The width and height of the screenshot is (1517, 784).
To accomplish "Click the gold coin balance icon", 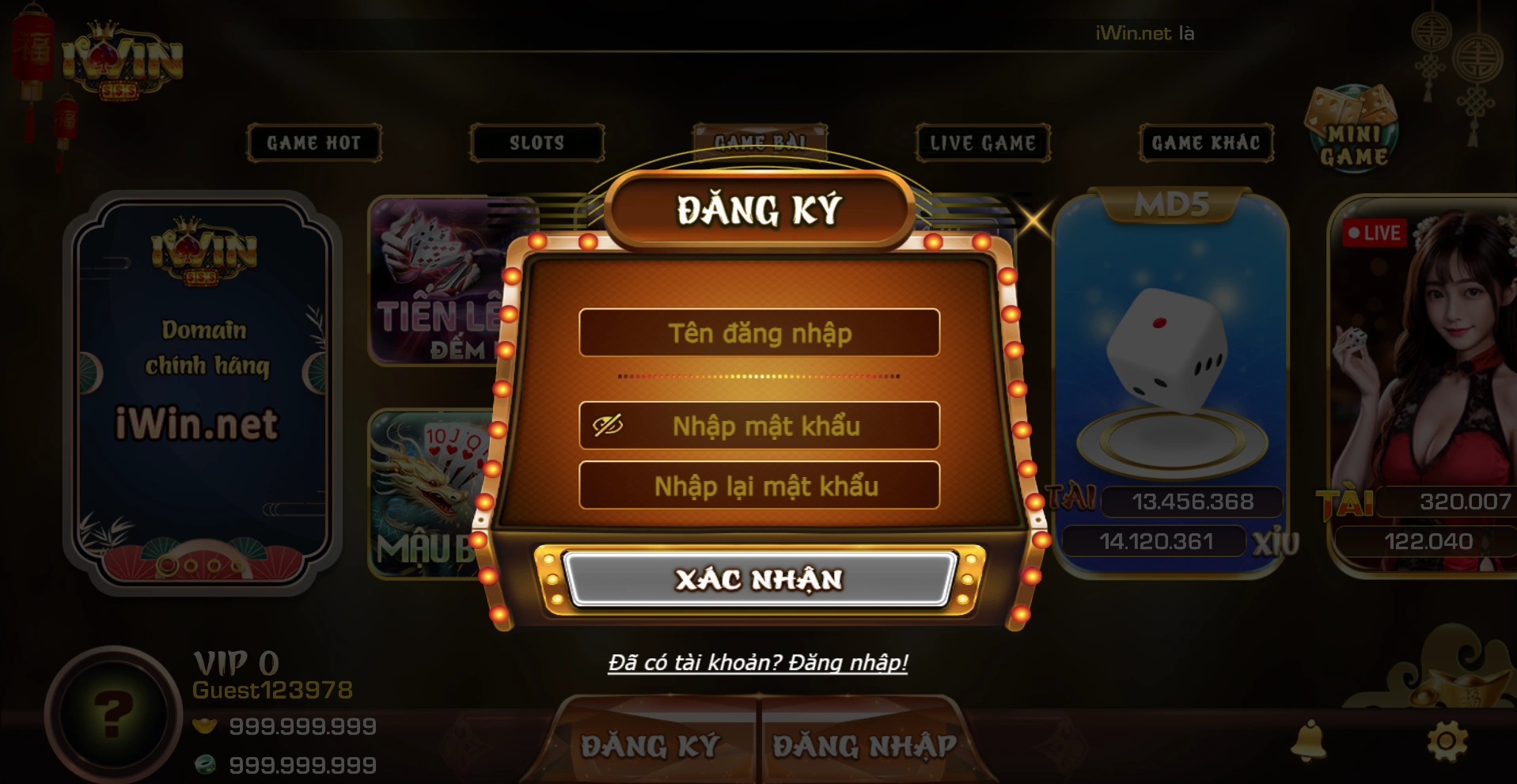I will pyautogui.click(x=206, y=725).
